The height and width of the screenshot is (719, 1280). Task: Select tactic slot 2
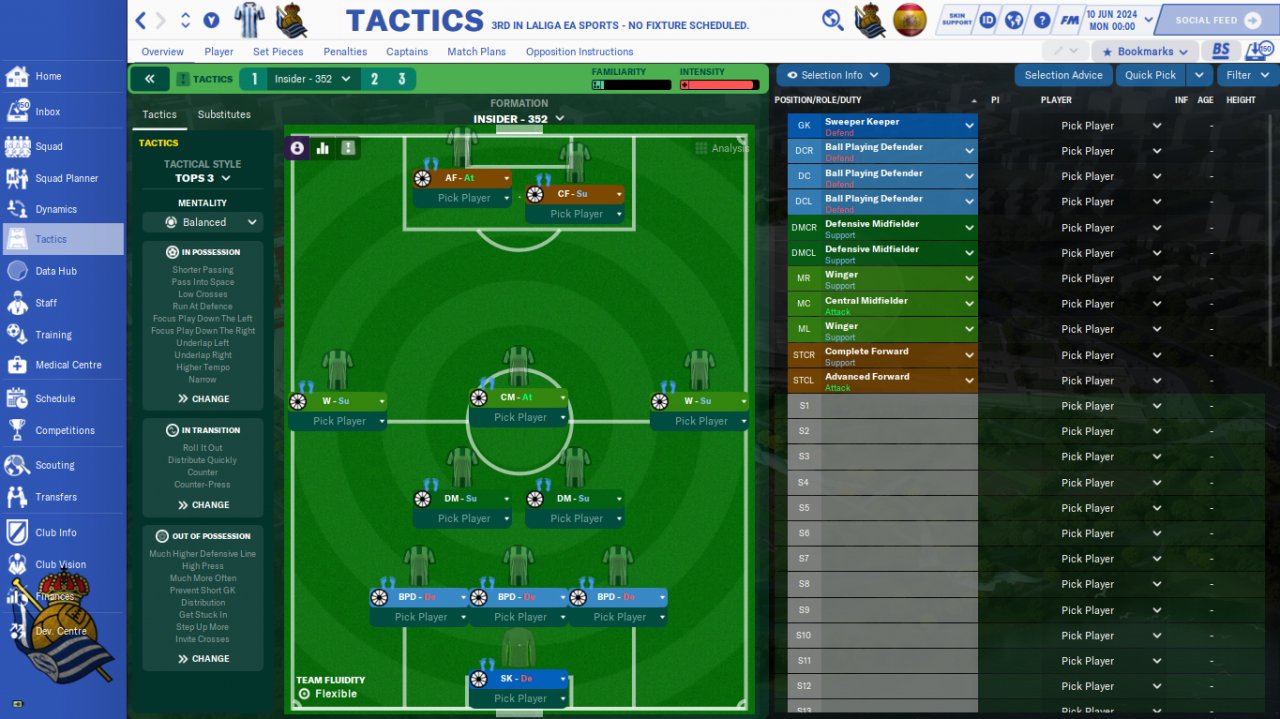coord(375,79)
